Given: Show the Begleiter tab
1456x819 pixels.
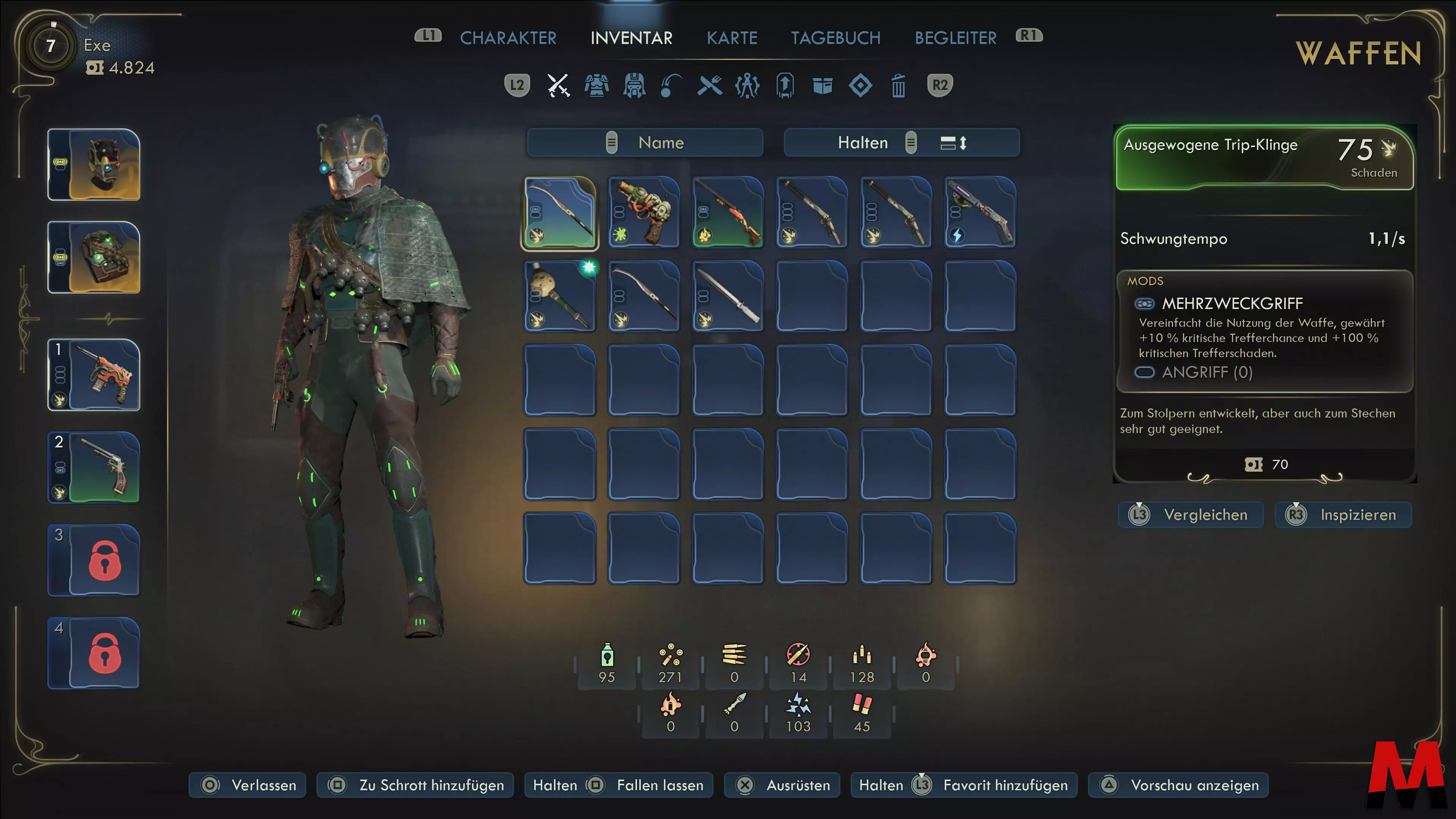Looking at the screenshot, I should tap(955, 38).
